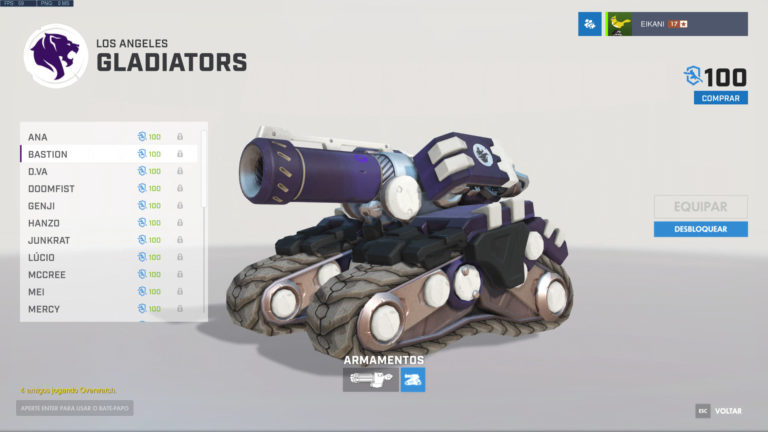The image size is (768, 432).
Task: Click the greyed-out Equipar button
Action: click(700, 207)
